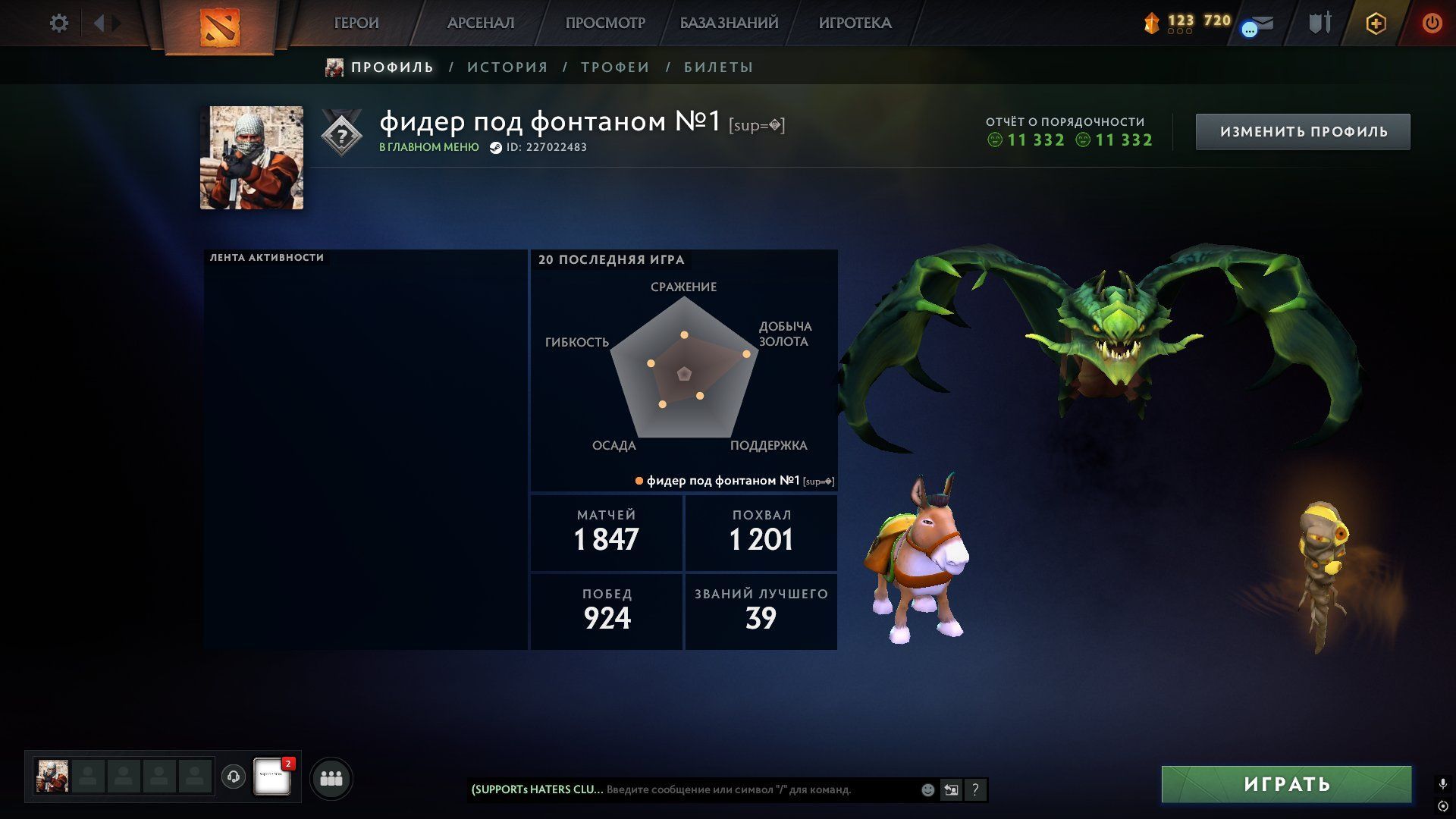Open the emoticon smiley picker in chat

927,789
